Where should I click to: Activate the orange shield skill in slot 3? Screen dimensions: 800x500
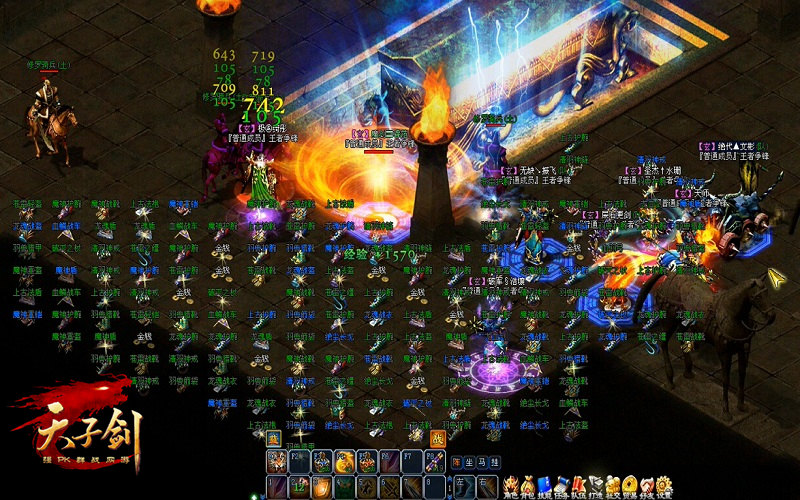(x=322, y=486)
